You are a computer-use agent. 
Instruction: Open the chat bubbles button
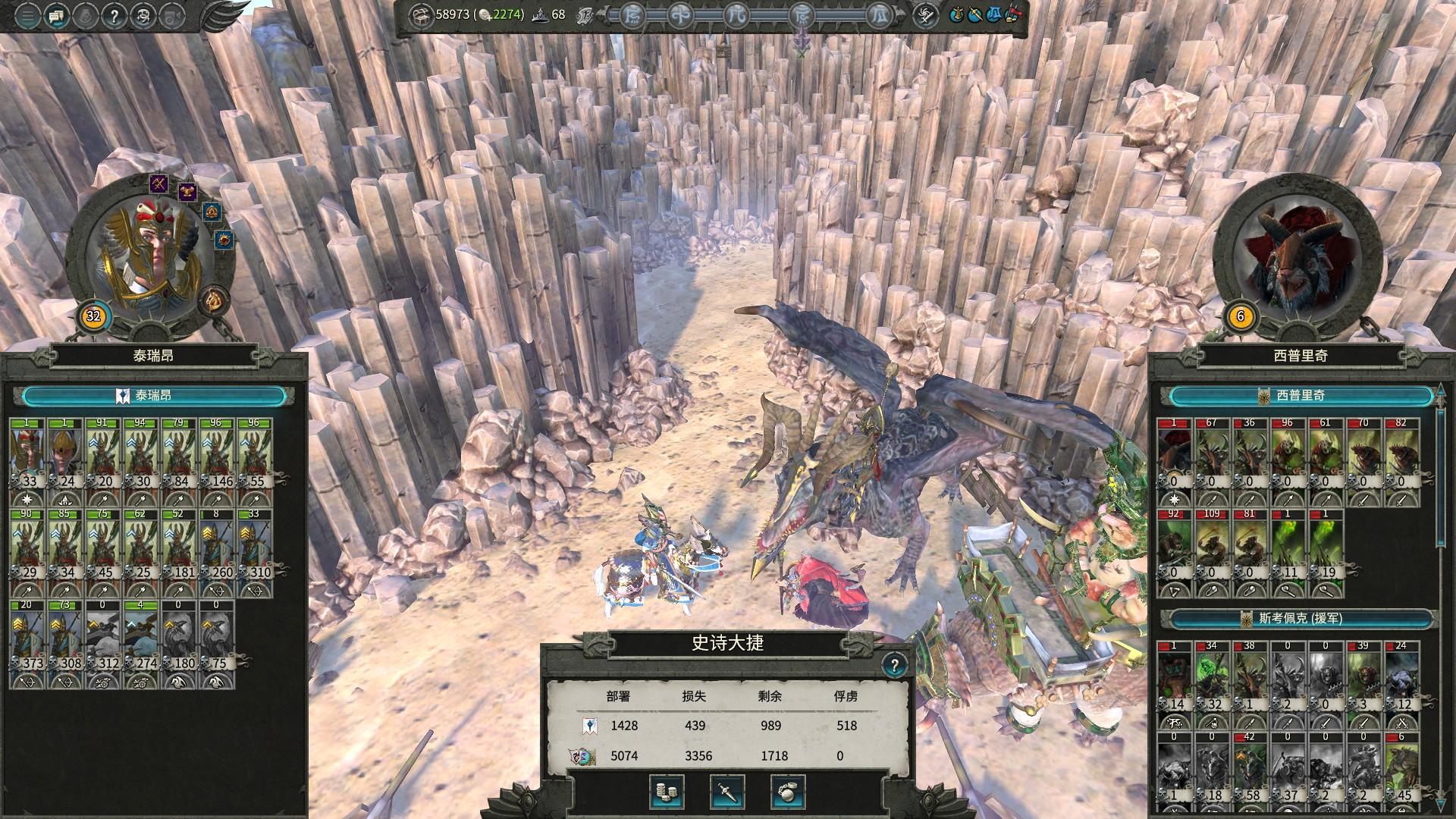(x=56, y=14)
